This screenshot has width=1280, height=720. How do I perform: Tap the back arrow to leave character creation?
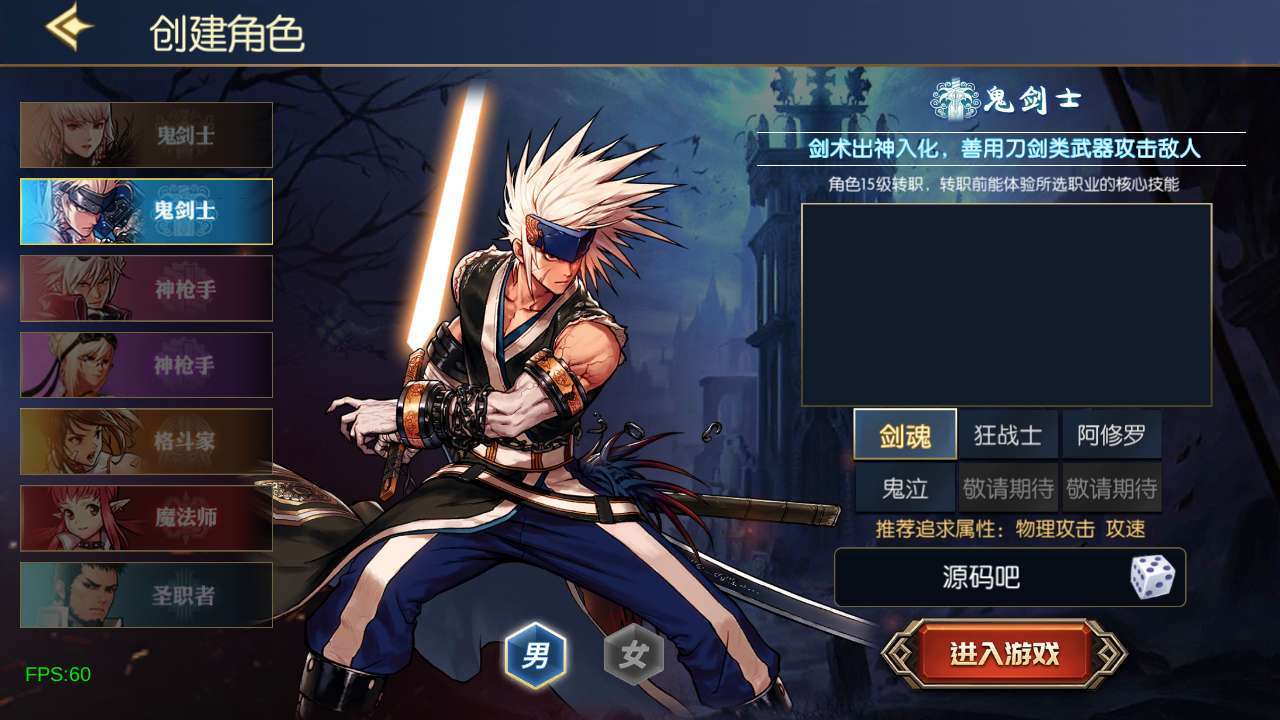[x=66, y=28]
